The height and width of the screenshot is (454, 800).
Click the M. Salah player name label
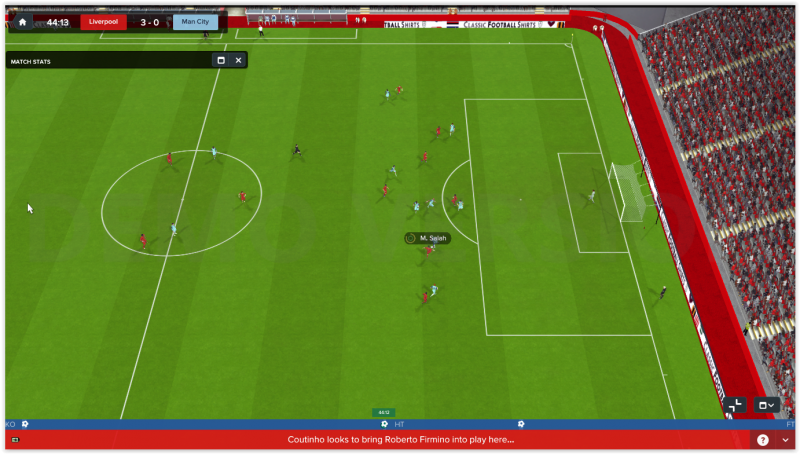(x=428, y=238)
